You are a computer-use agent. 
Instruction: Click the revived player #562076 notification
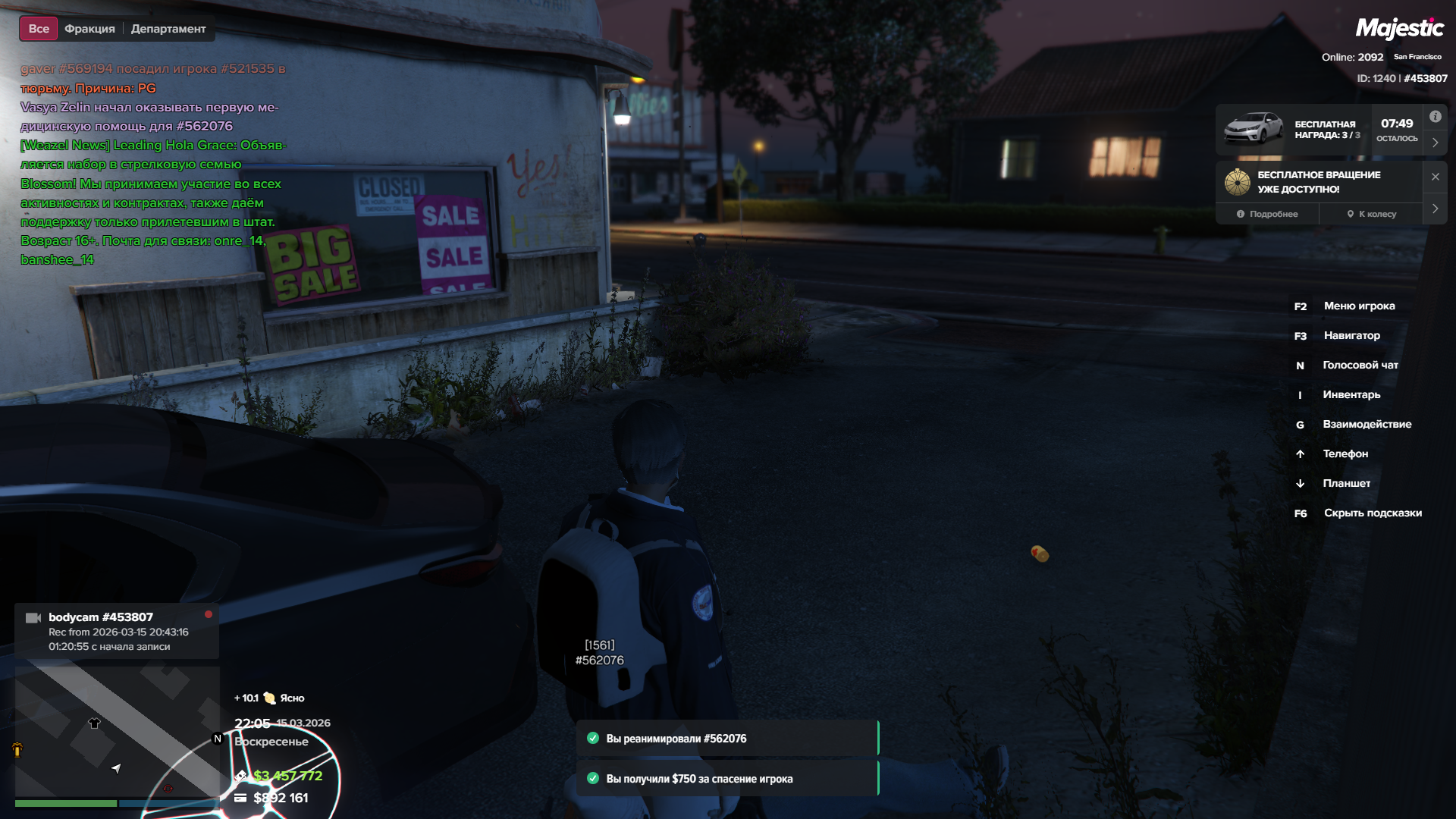click(726, 739)
